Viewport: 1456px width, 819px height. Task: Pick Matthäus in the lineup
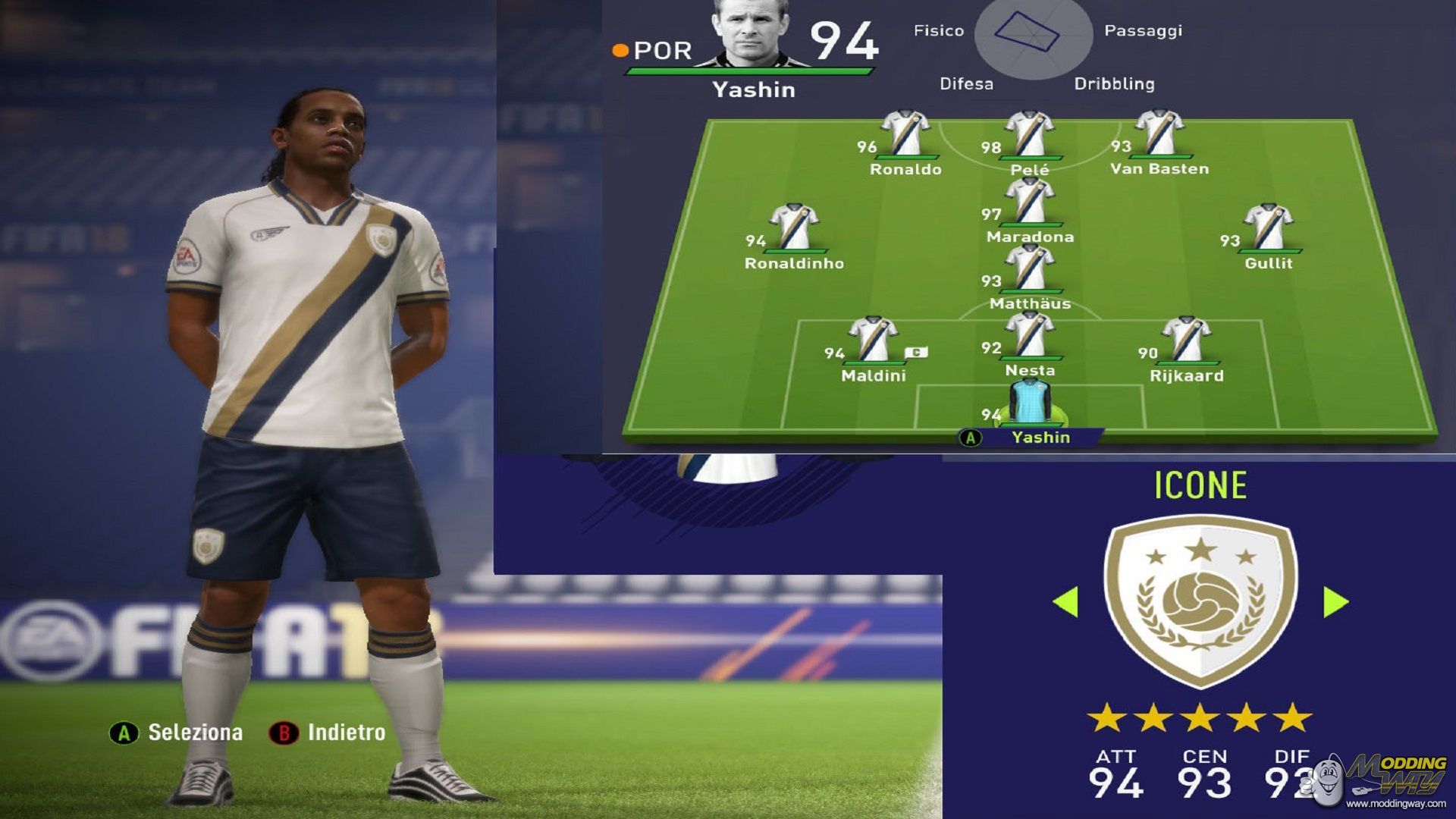pyautogui.click(x=1029, y=270)
